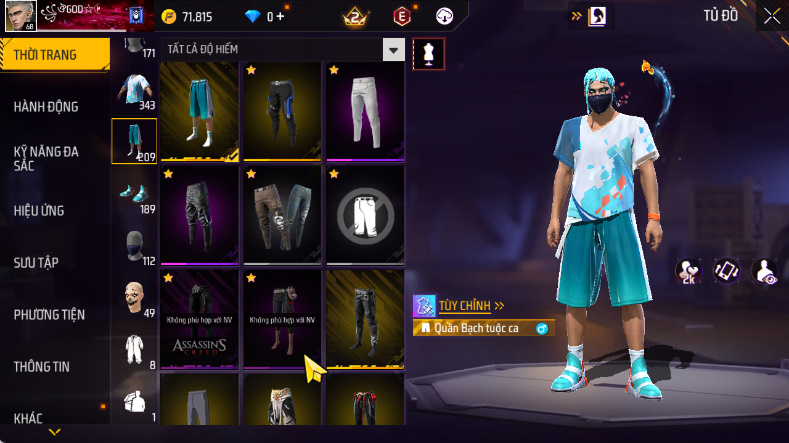The height and width of the screenshot is (443, 789).
Task: Close the wardrobe with the X button
Action: [x=772, y=16]
